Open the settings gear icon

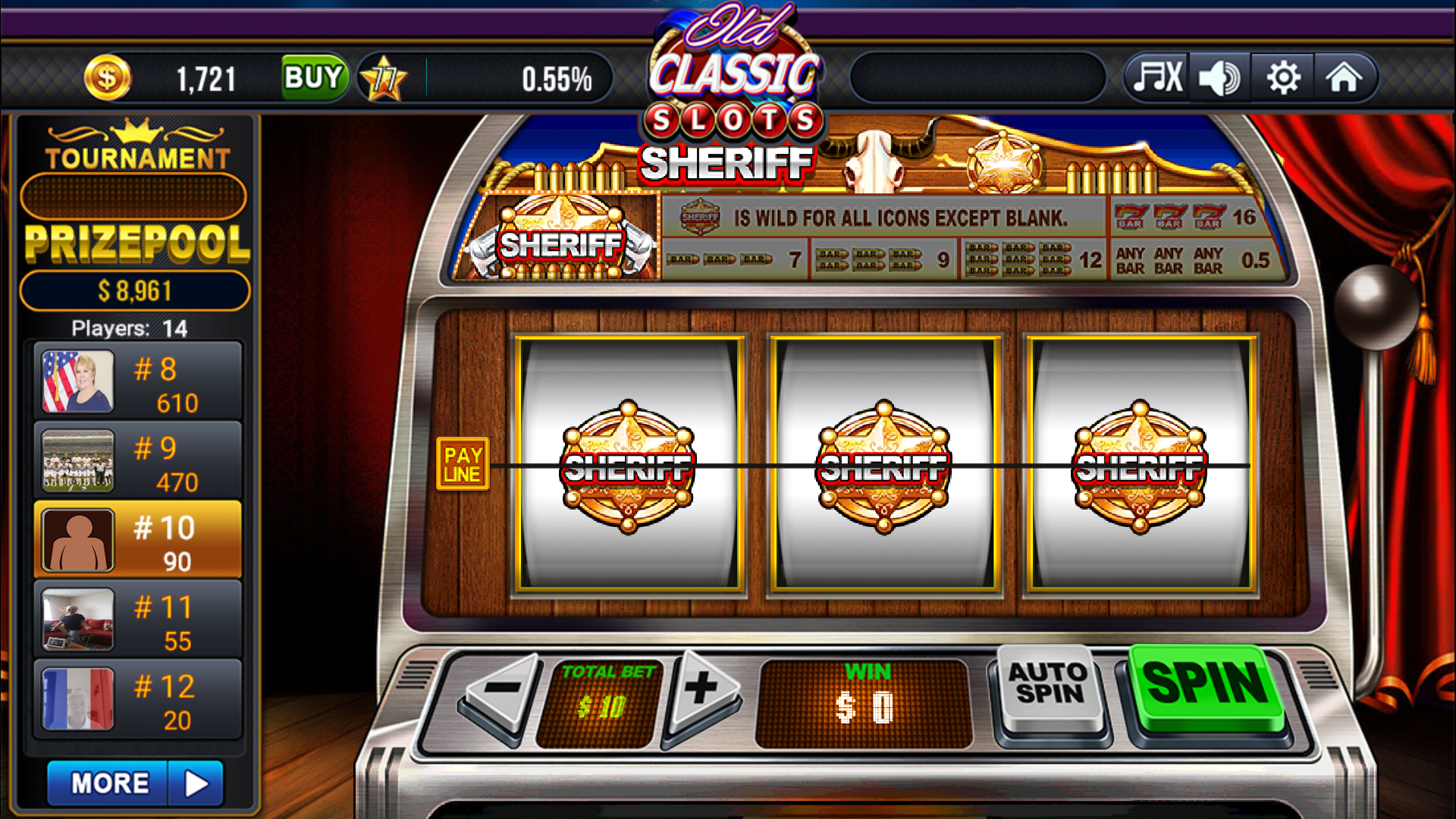pyautogui.click(x=1282, y=76)
